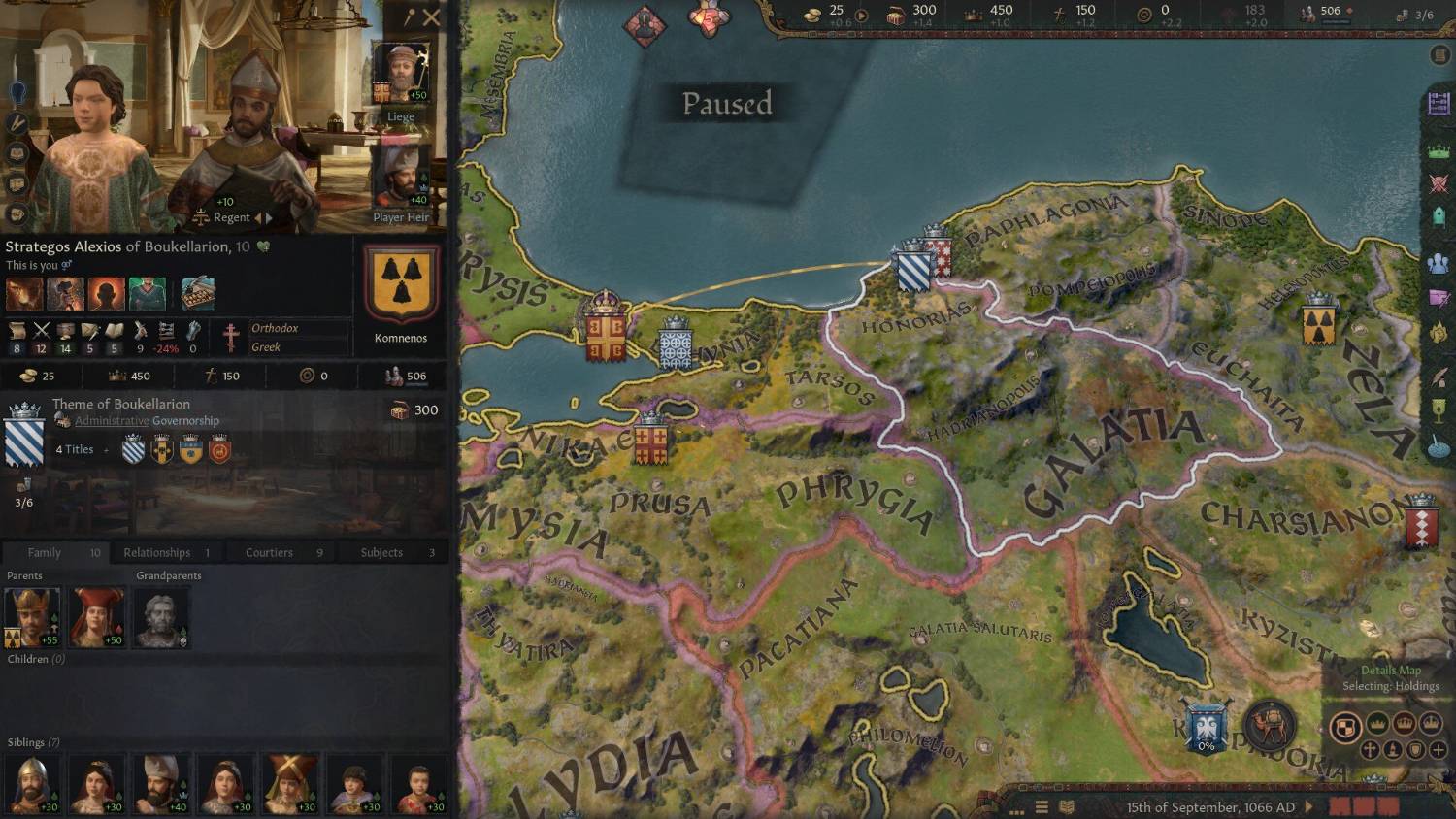Viewport: 1456px width, 819px height.
Task: Click the play arrow beside the date
Action: [1308, 806]
